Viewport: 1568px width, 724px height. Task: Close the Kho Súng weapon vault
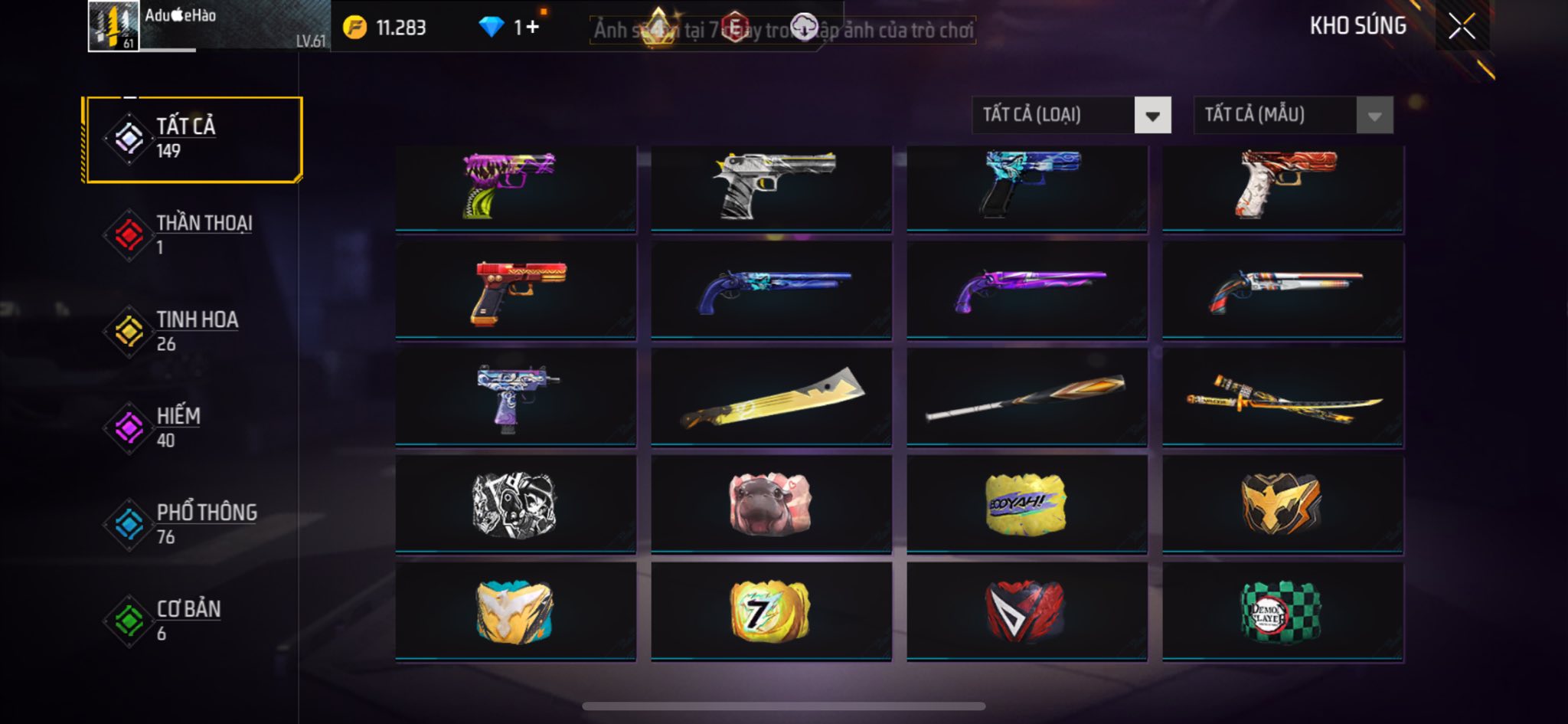coord(1461,27)
